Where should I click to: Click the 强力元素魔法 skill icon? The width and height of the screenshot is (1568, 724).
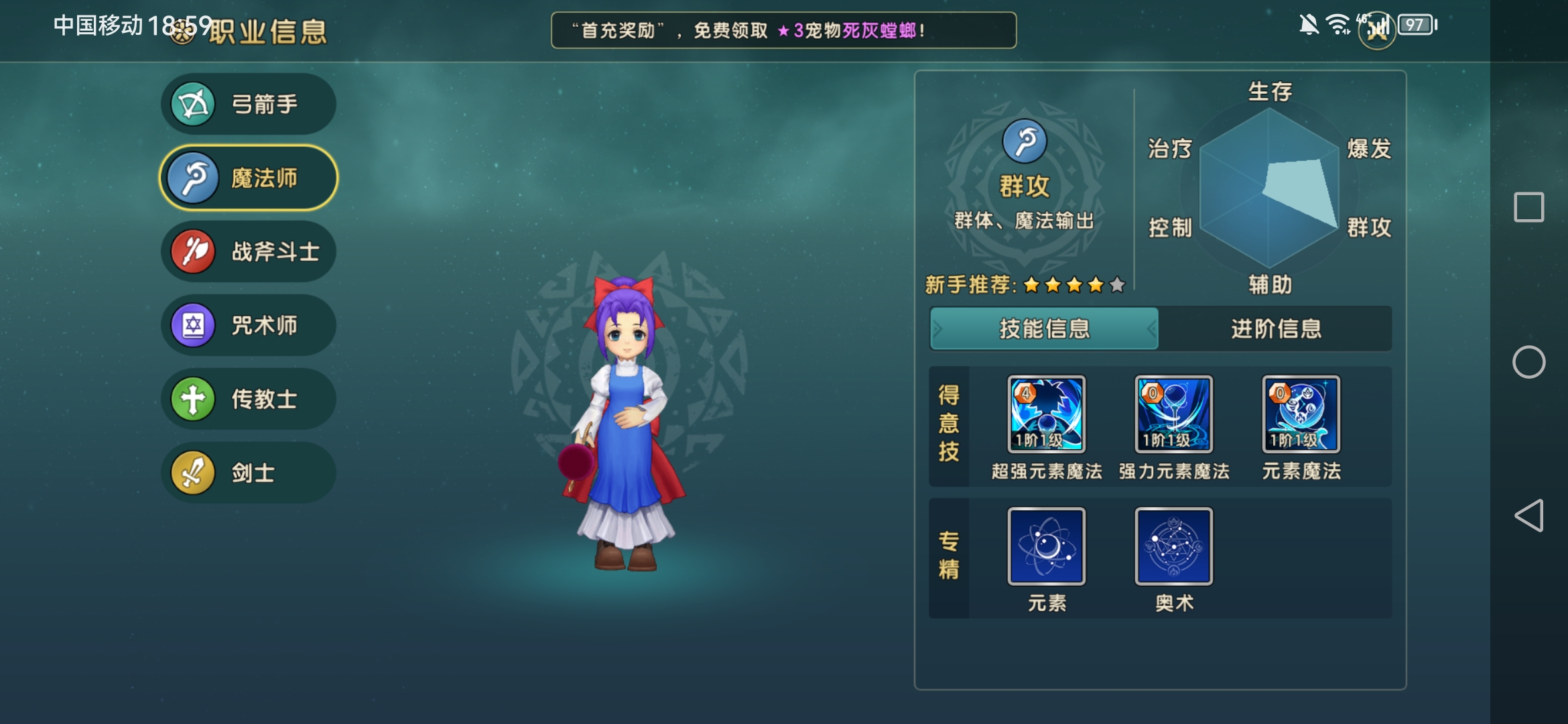pos(1173,416)
